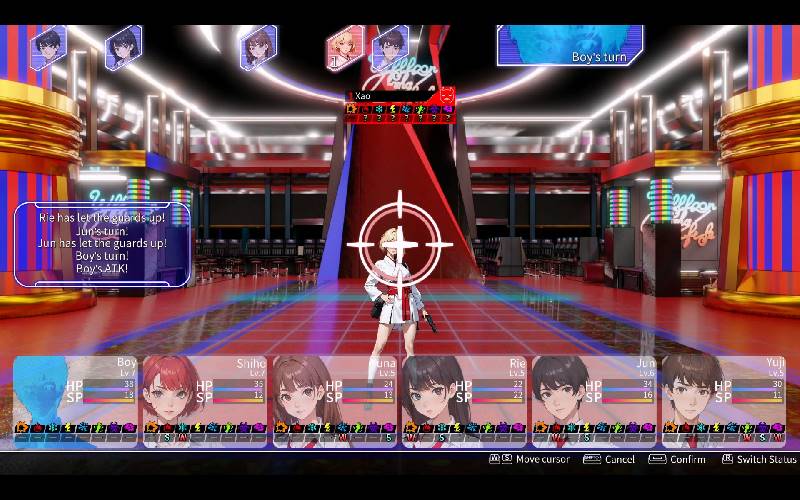Screen dimensions: 800x500
Task: Select Yuna's party status card
Action: pos(335,400)
